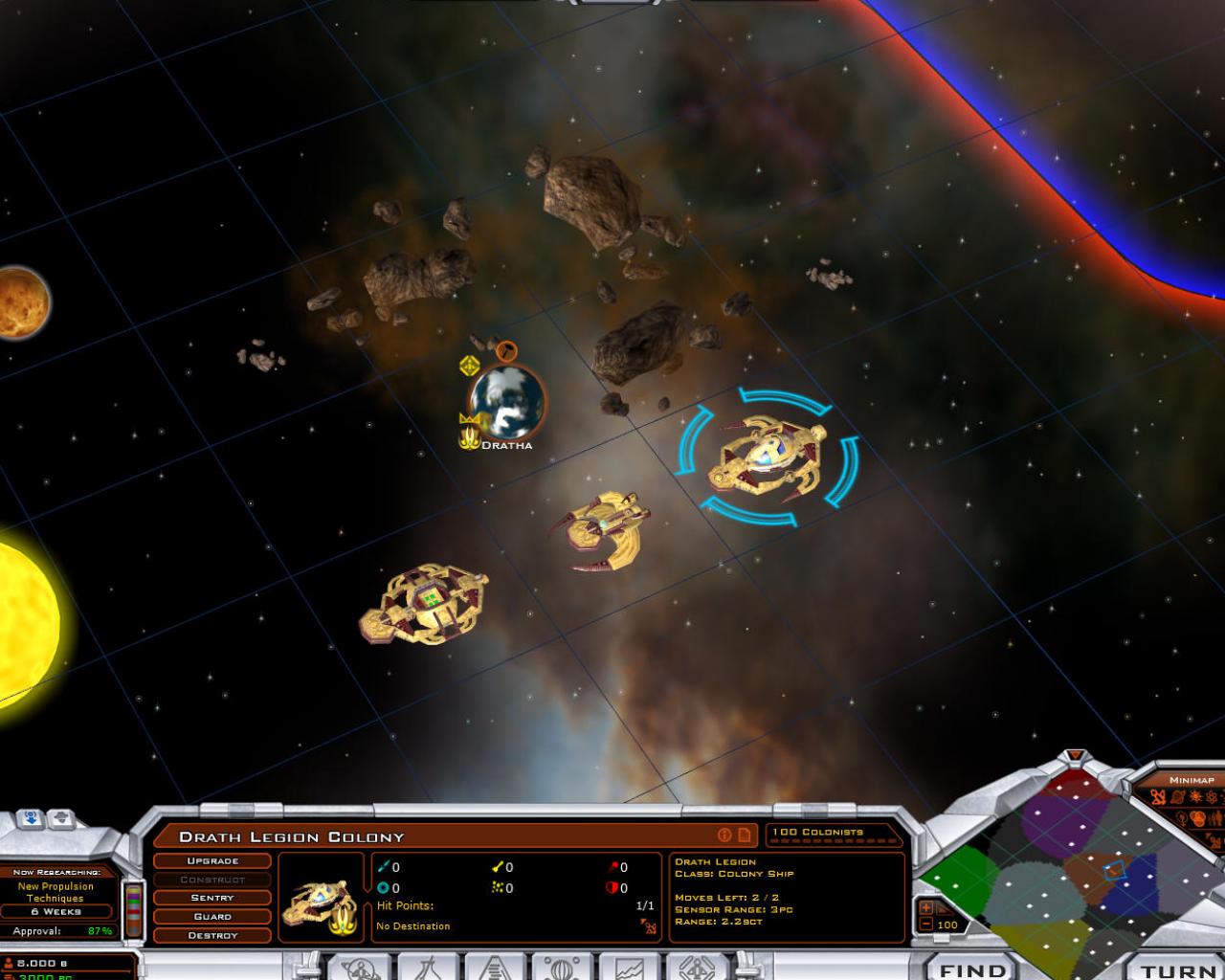Open the Graphs statistics icon
This screenshot has height=980, width=1225.
coord(631,970)
